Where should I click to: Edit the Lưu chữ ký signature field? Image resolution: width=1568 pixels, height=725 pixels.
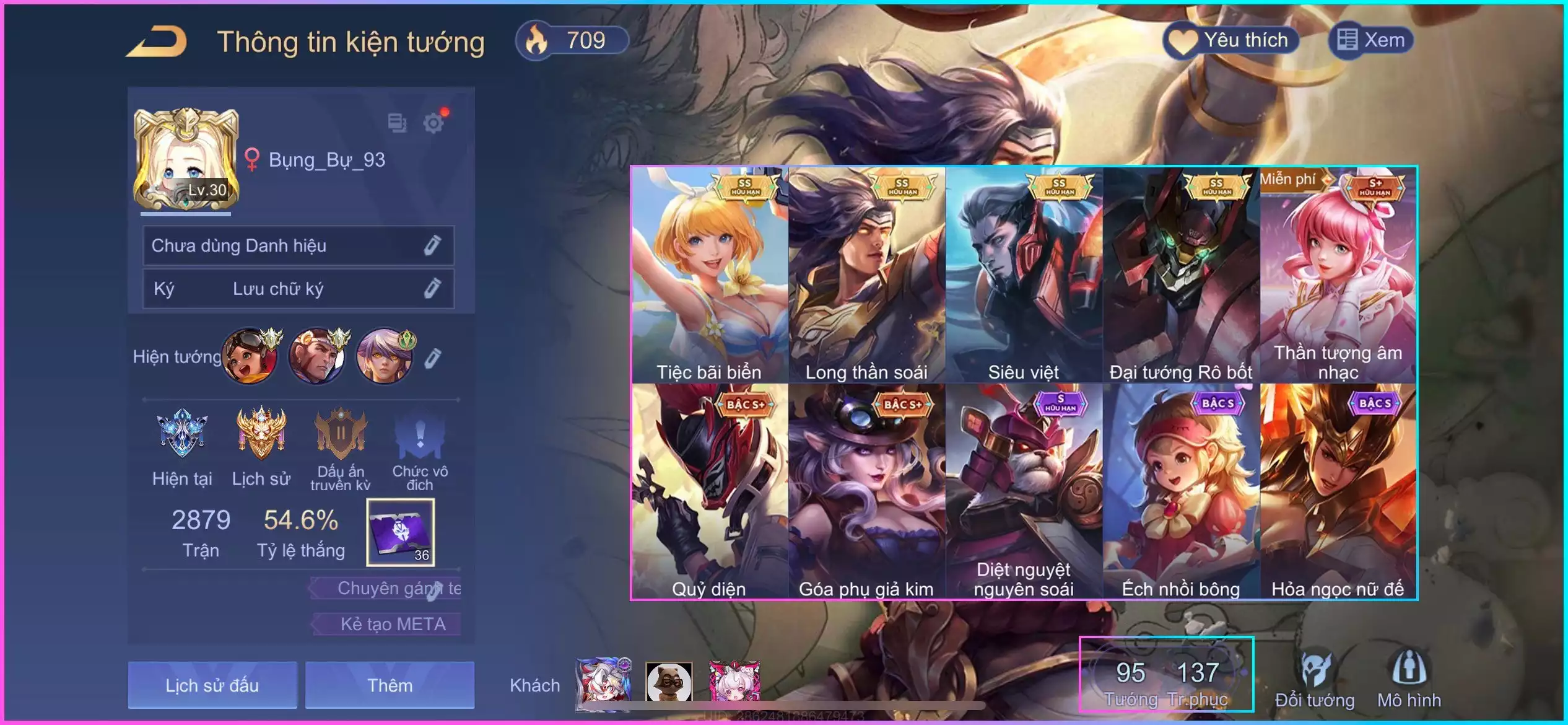pos(432,288)
